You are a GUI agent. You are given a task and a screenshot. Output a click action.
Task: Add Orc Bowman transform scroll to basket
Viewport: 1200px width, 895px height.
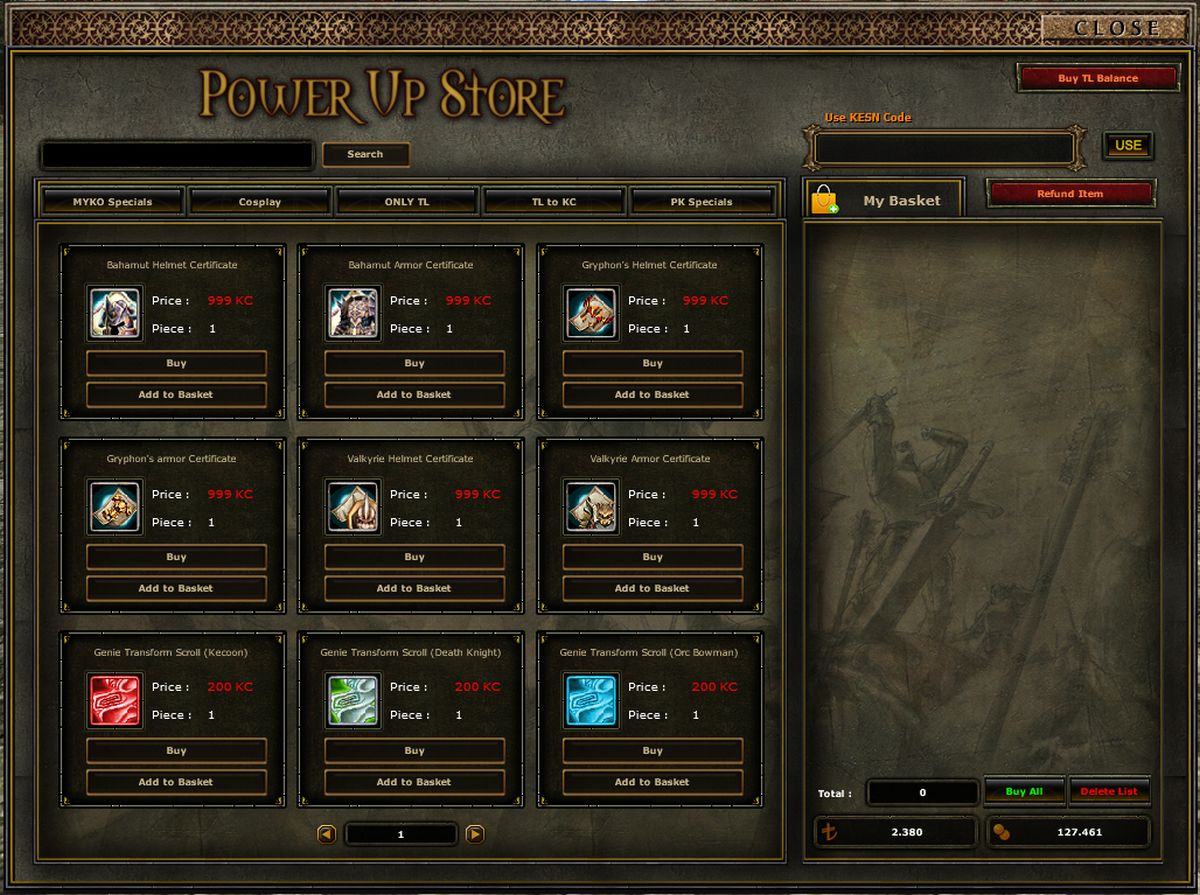pyautogui.click(x=652, y=782)
